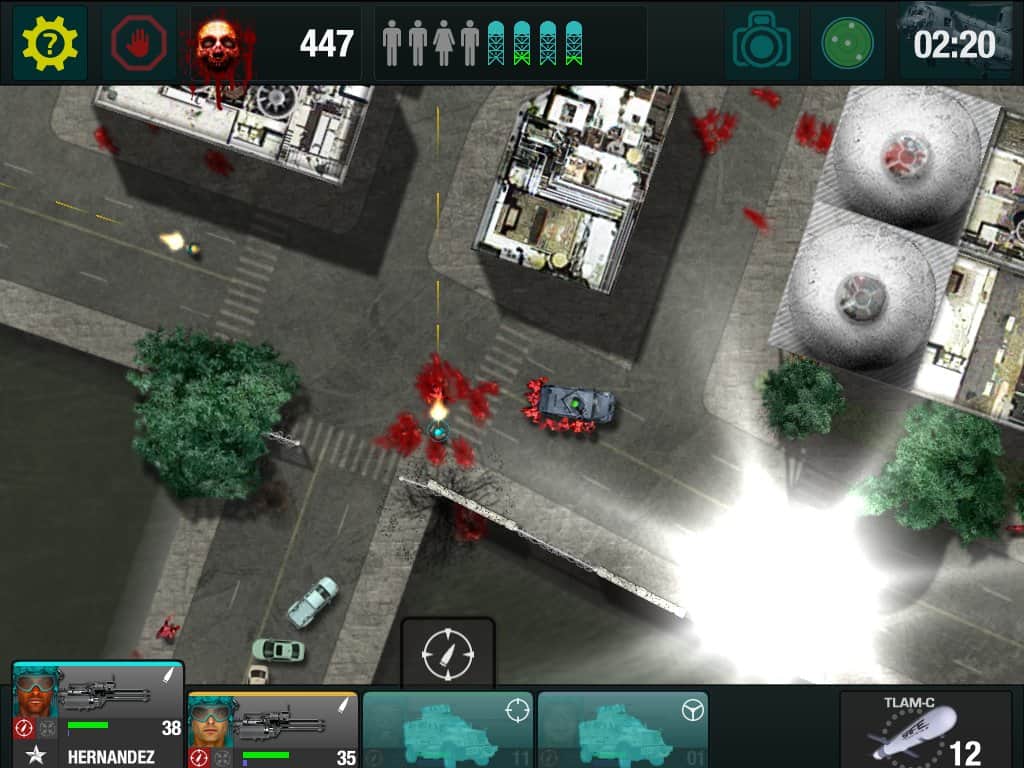Activate the bullet targeting reticle button
Screen dimensions: 1024x768
coord(447,654)
